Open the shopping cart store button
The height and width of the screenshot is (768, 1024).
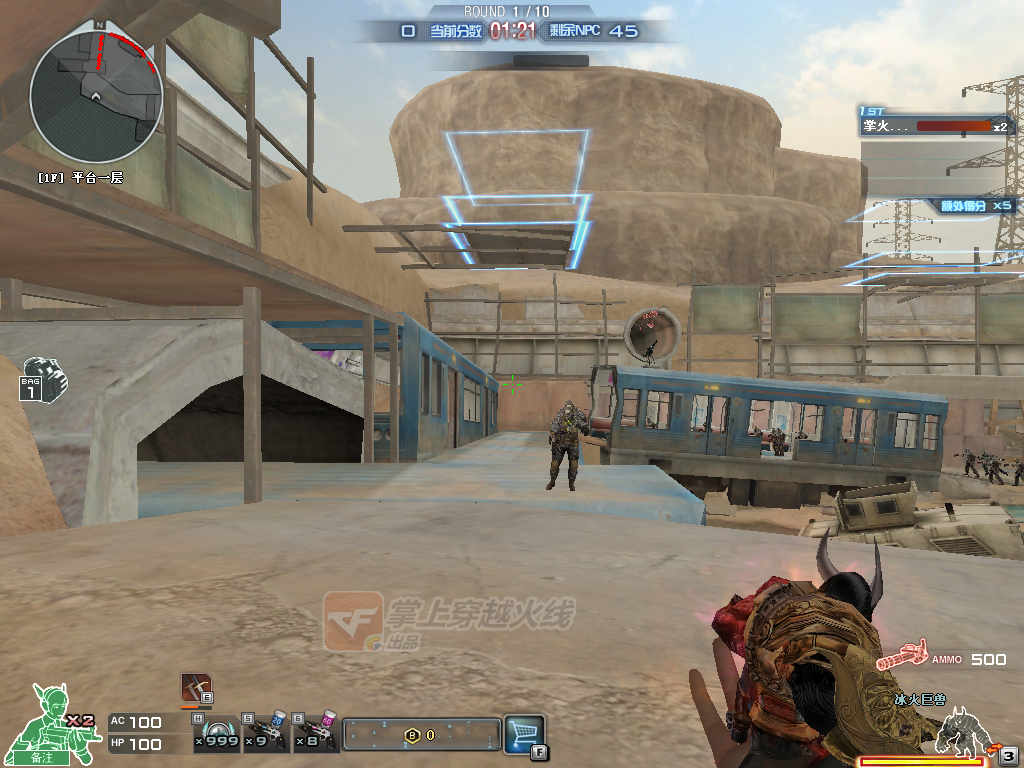pos(524,733)
